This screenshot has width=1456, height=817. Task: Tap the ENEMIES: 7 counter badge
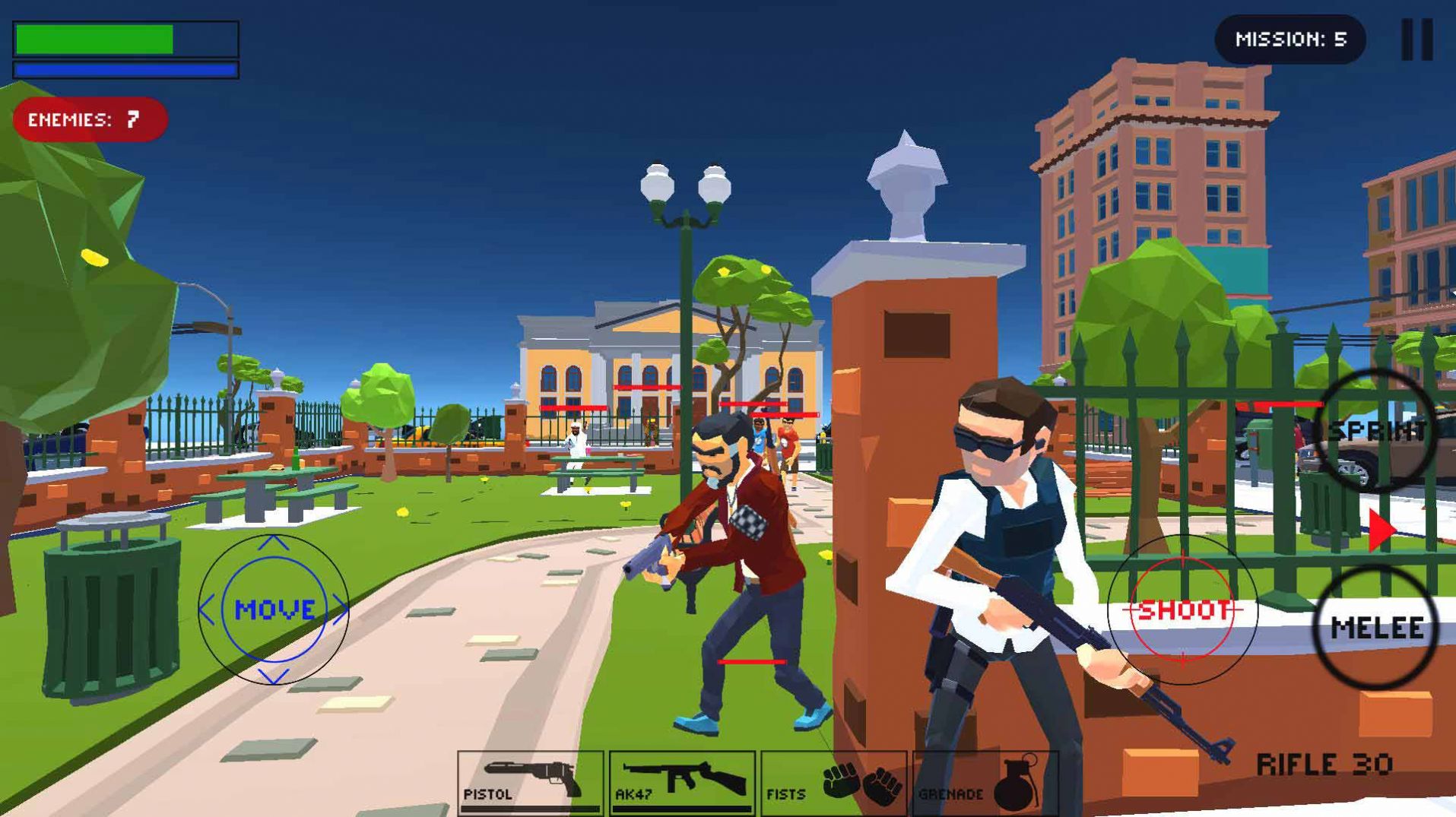(90, 118)
